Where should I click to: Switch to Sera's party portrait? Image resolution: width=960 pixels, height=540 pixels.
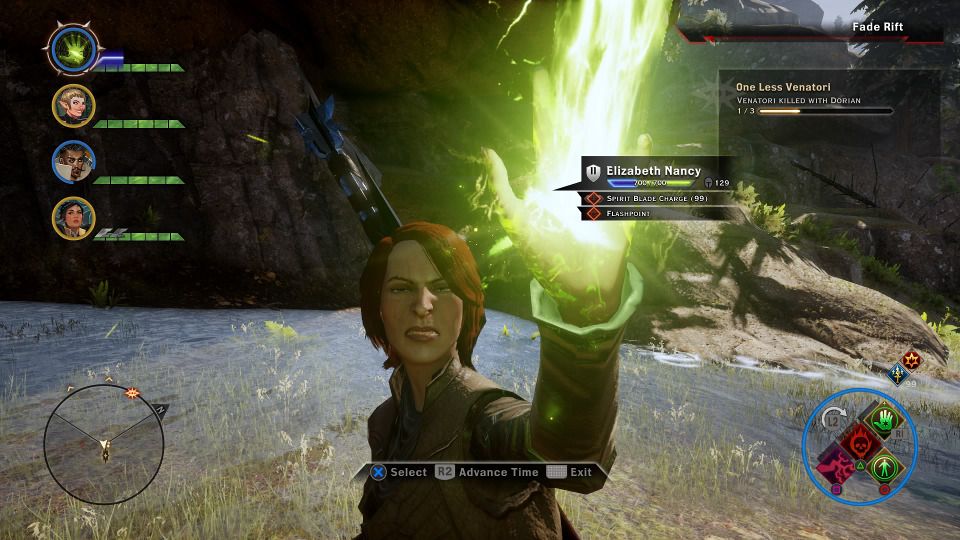[x=74, y=105]
